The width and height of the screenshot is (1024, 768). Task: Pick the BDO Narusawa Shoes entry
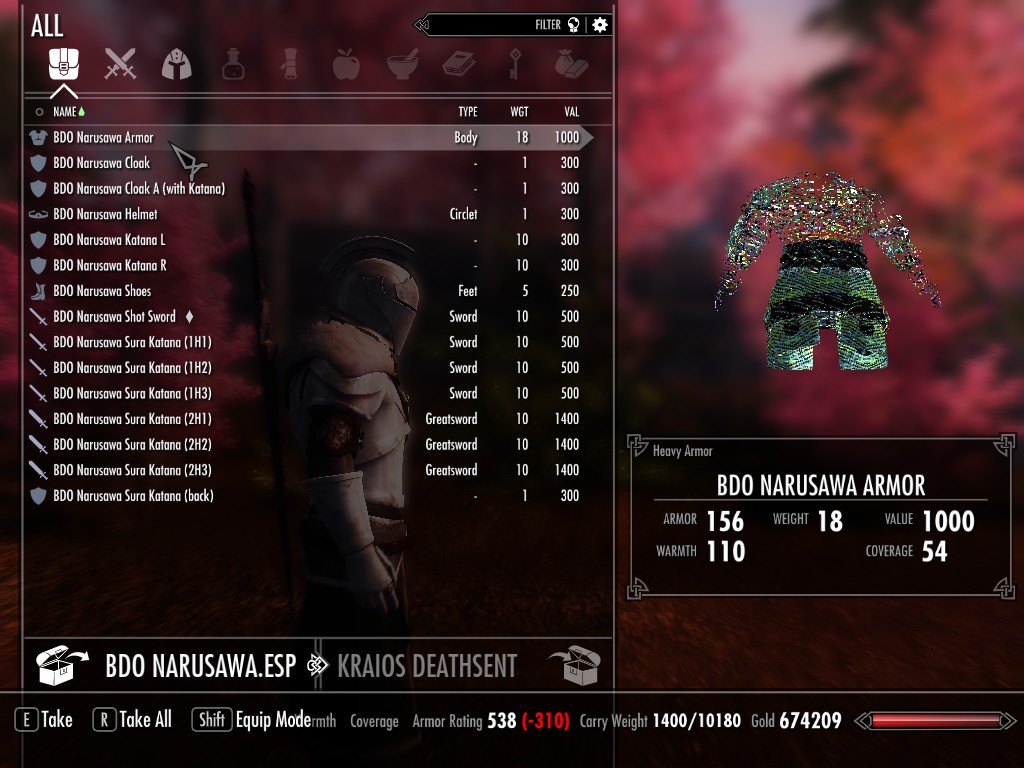102,291
